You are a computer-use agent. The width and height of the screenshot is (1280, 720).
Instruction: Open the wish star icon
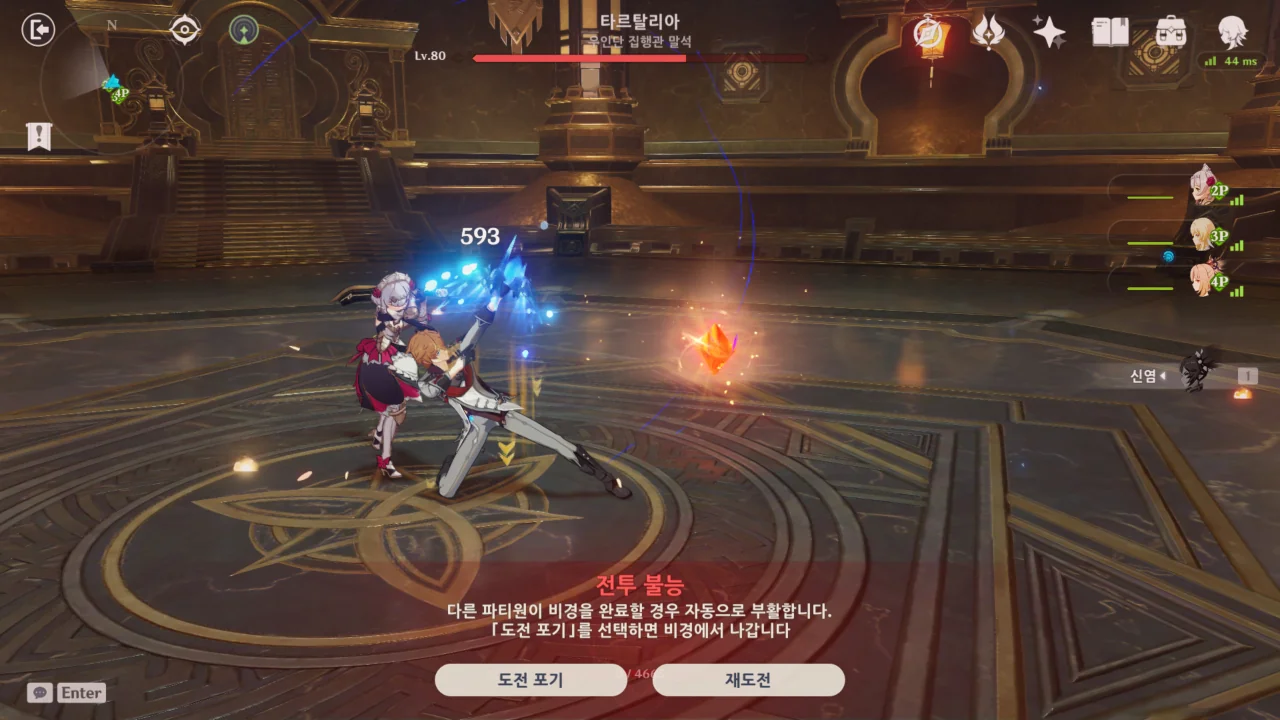(x=1049, y=32)
